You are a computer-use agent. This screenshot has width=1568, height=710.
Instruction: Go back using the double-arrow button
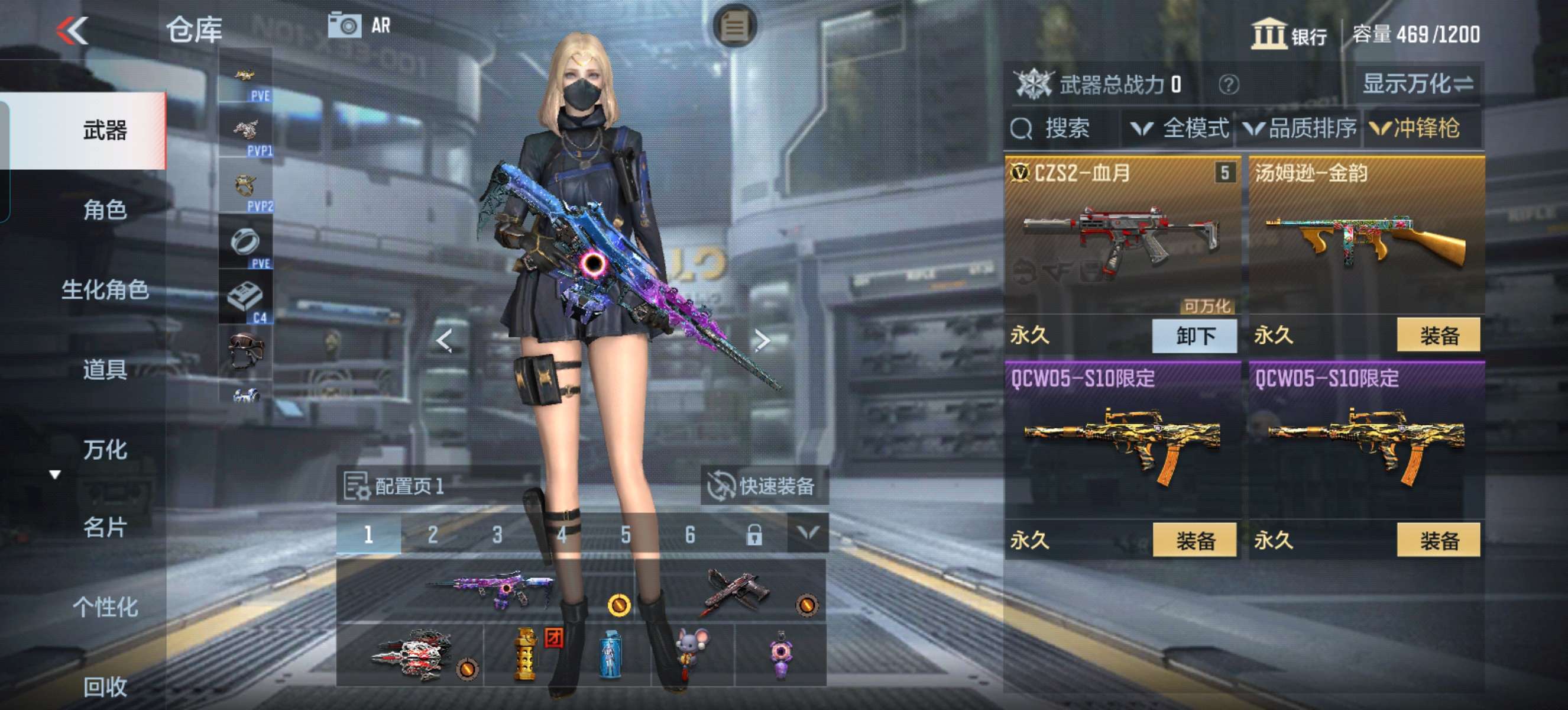73,30
